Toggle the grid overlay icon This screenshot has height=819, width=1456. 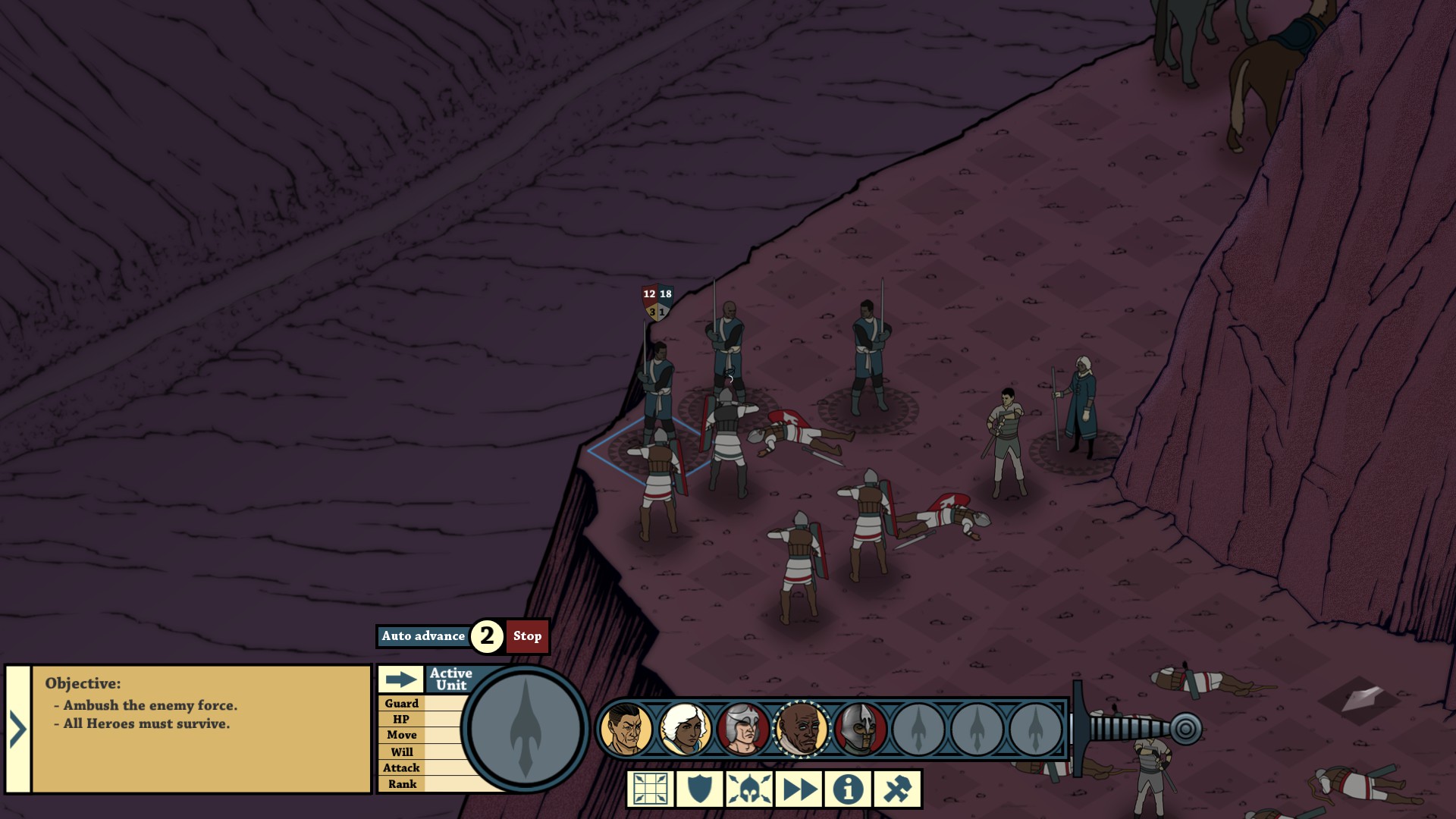point(651,789)
